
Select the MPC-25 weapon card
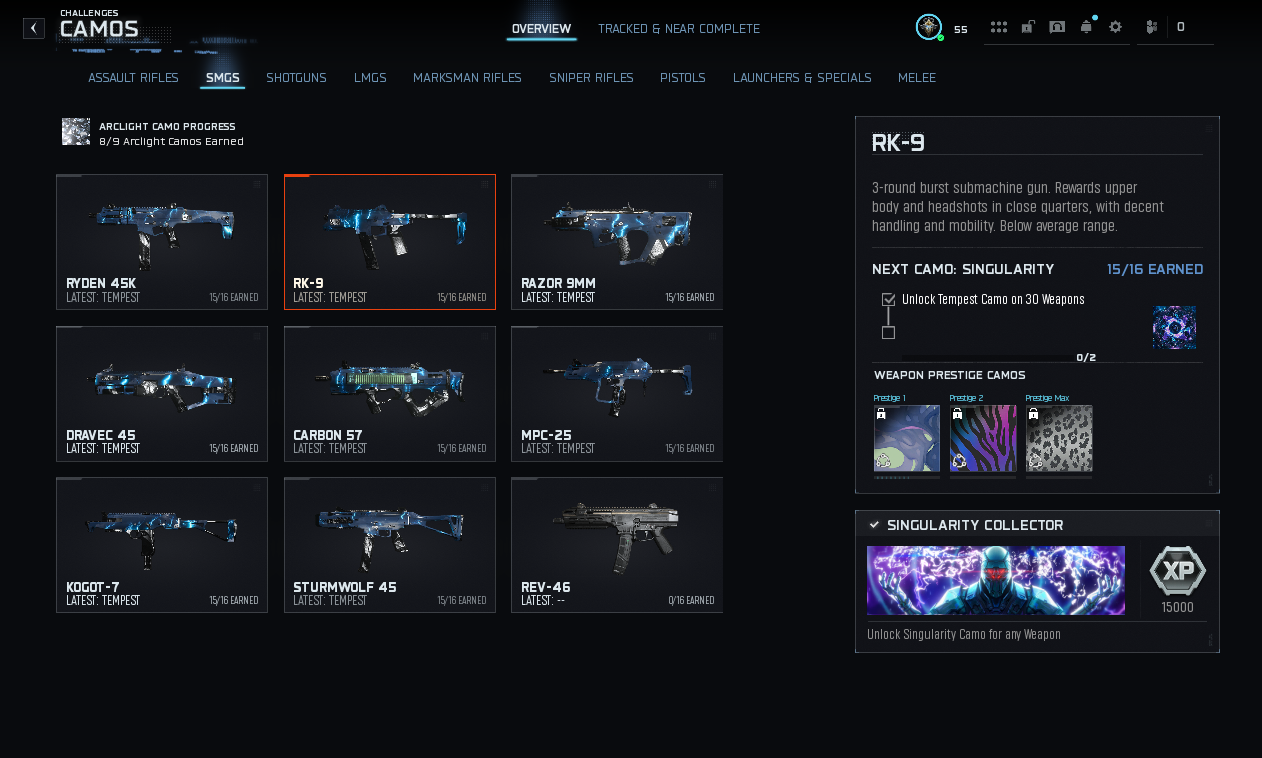click(617, 394)
